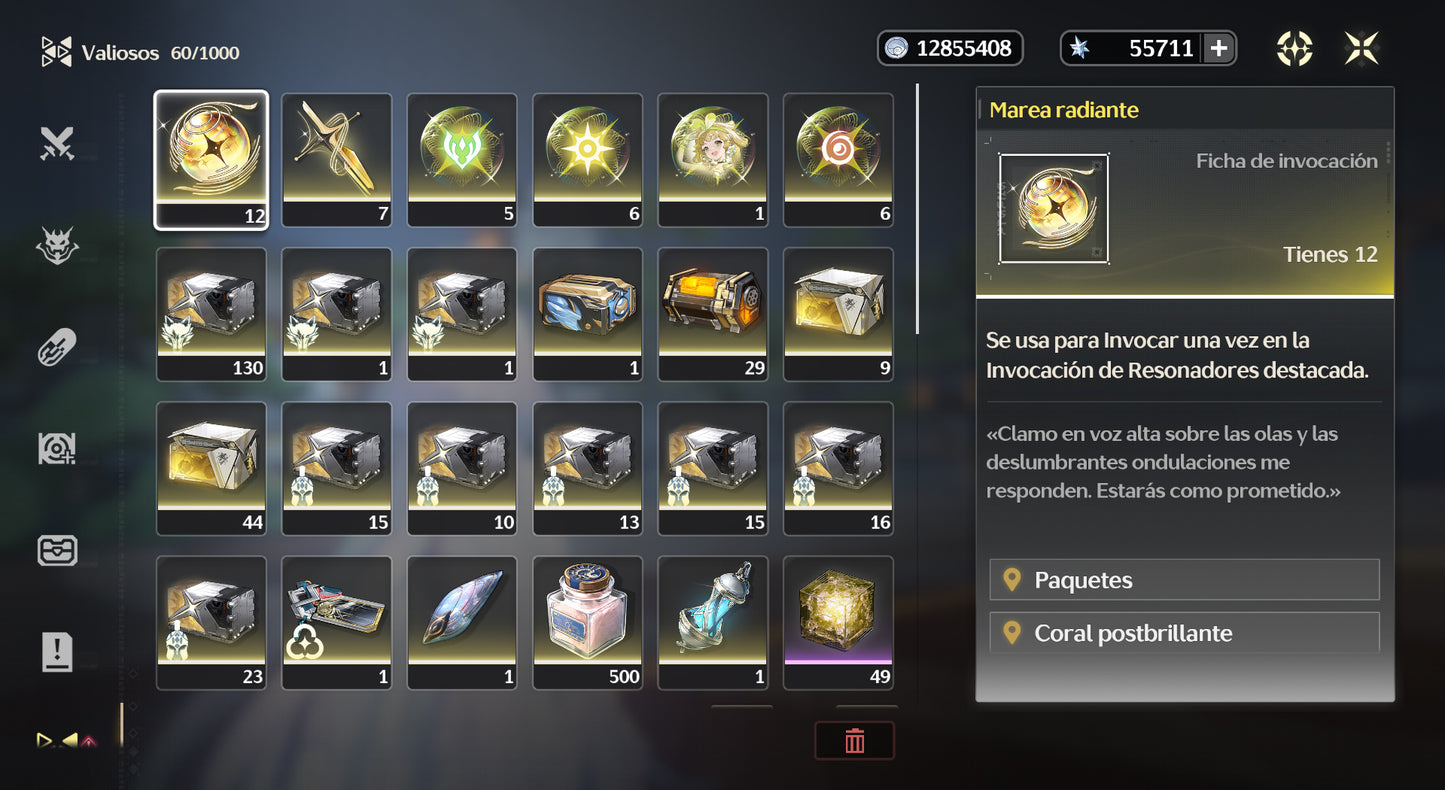Screen dimensions: 1445x790
Task: Select the chest-shaped supplies category
Action: (57, 550)
